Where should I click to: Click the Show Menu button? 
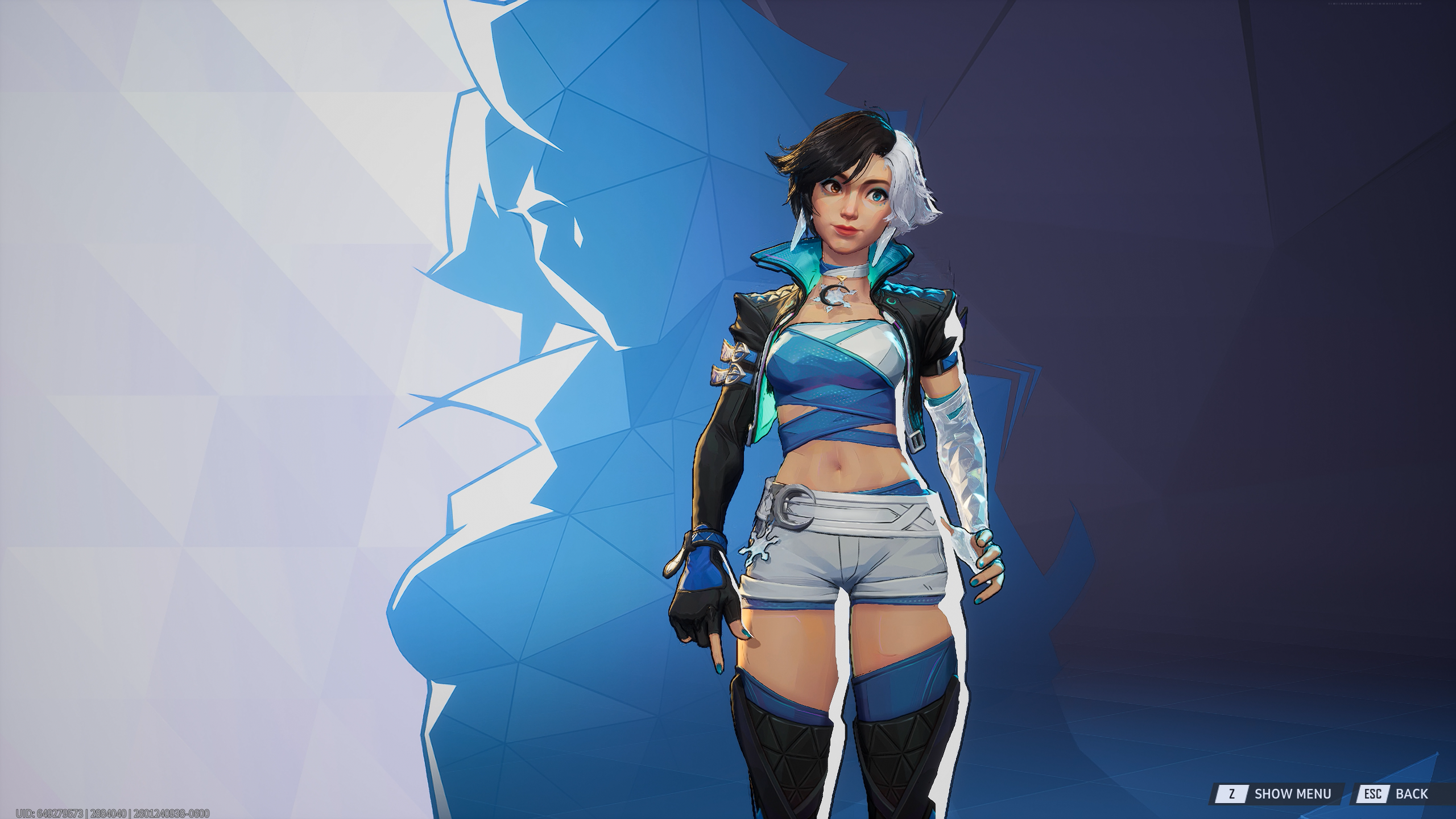1278,793
